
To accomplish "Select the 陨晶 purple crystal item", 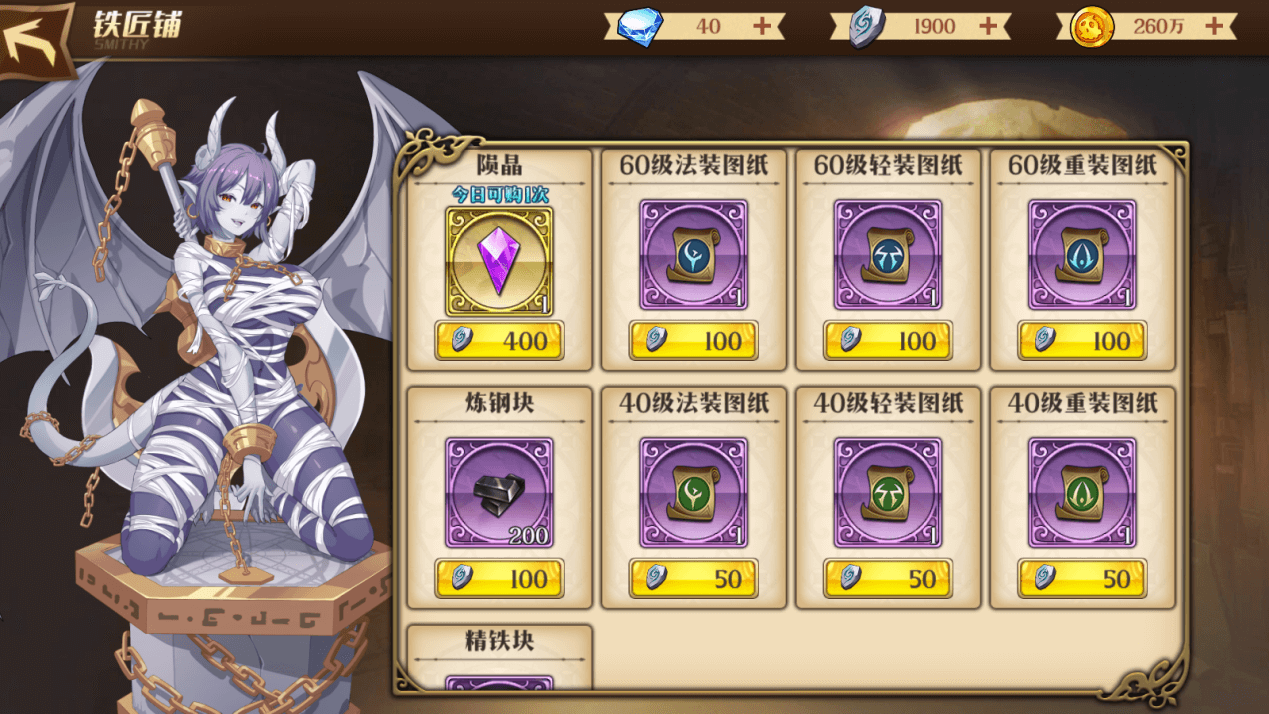I will [499, 260].
